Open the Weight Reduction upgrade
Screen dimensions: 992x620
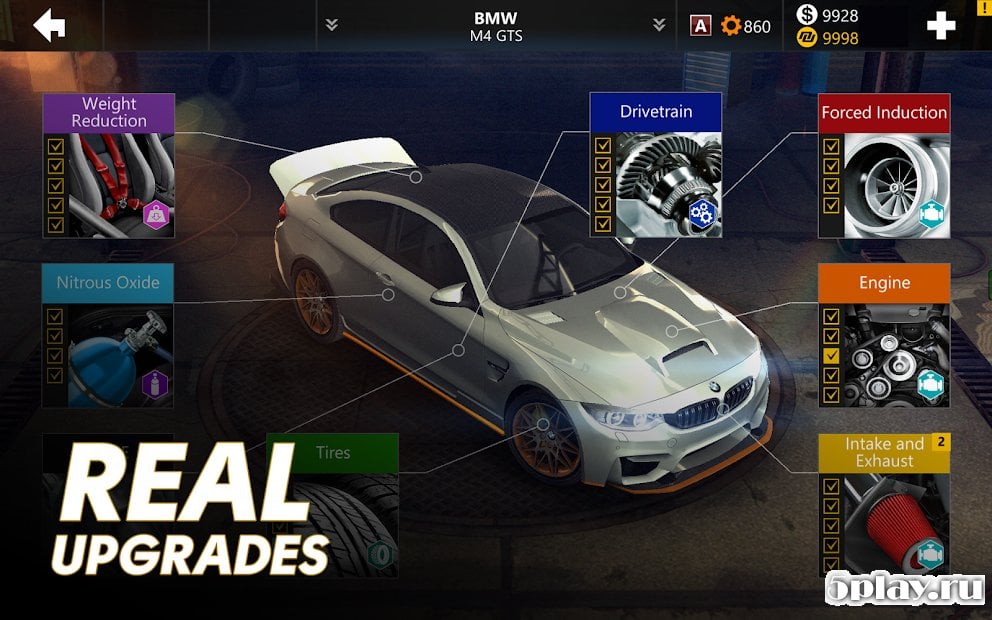coord(108,165)
